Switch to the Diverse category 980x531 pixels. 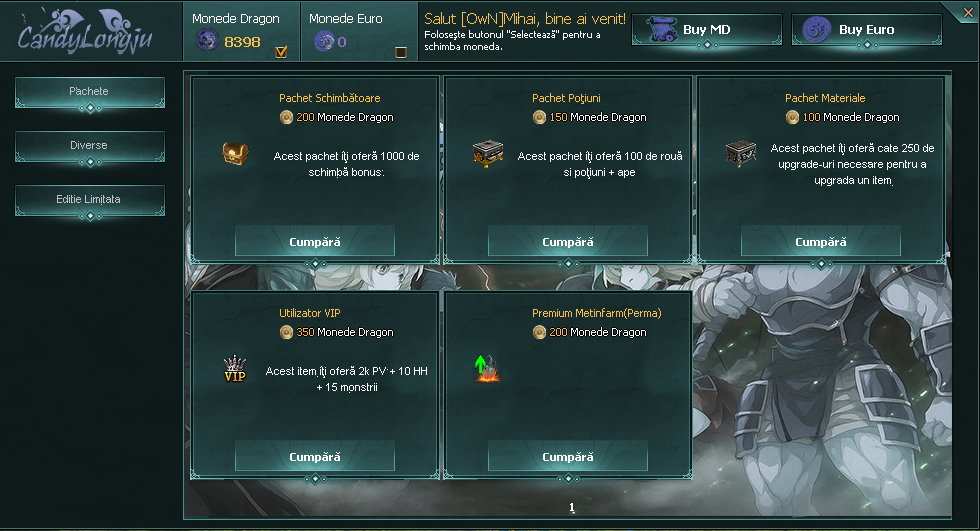(89, 146)
